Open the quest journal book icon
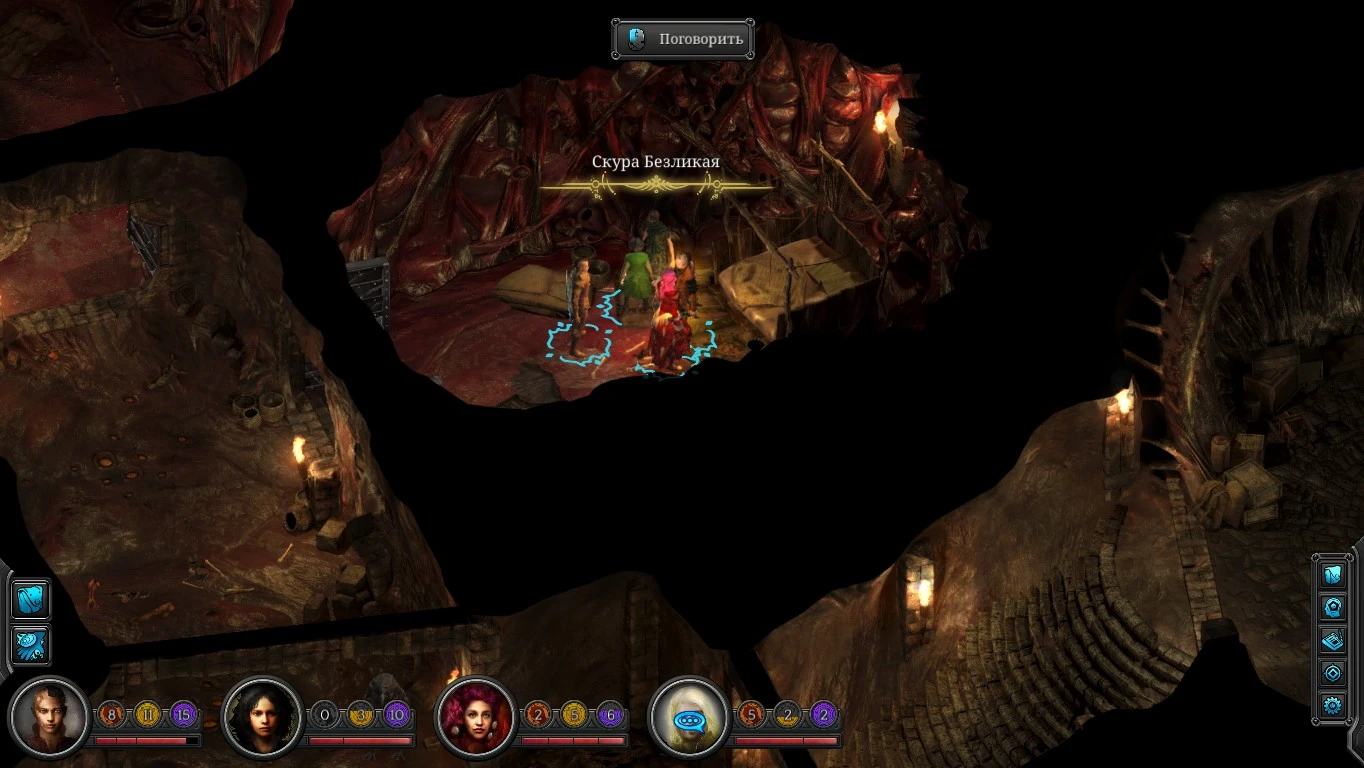The width and height of the screenshot is (1364, 768). pos(1332,640)
